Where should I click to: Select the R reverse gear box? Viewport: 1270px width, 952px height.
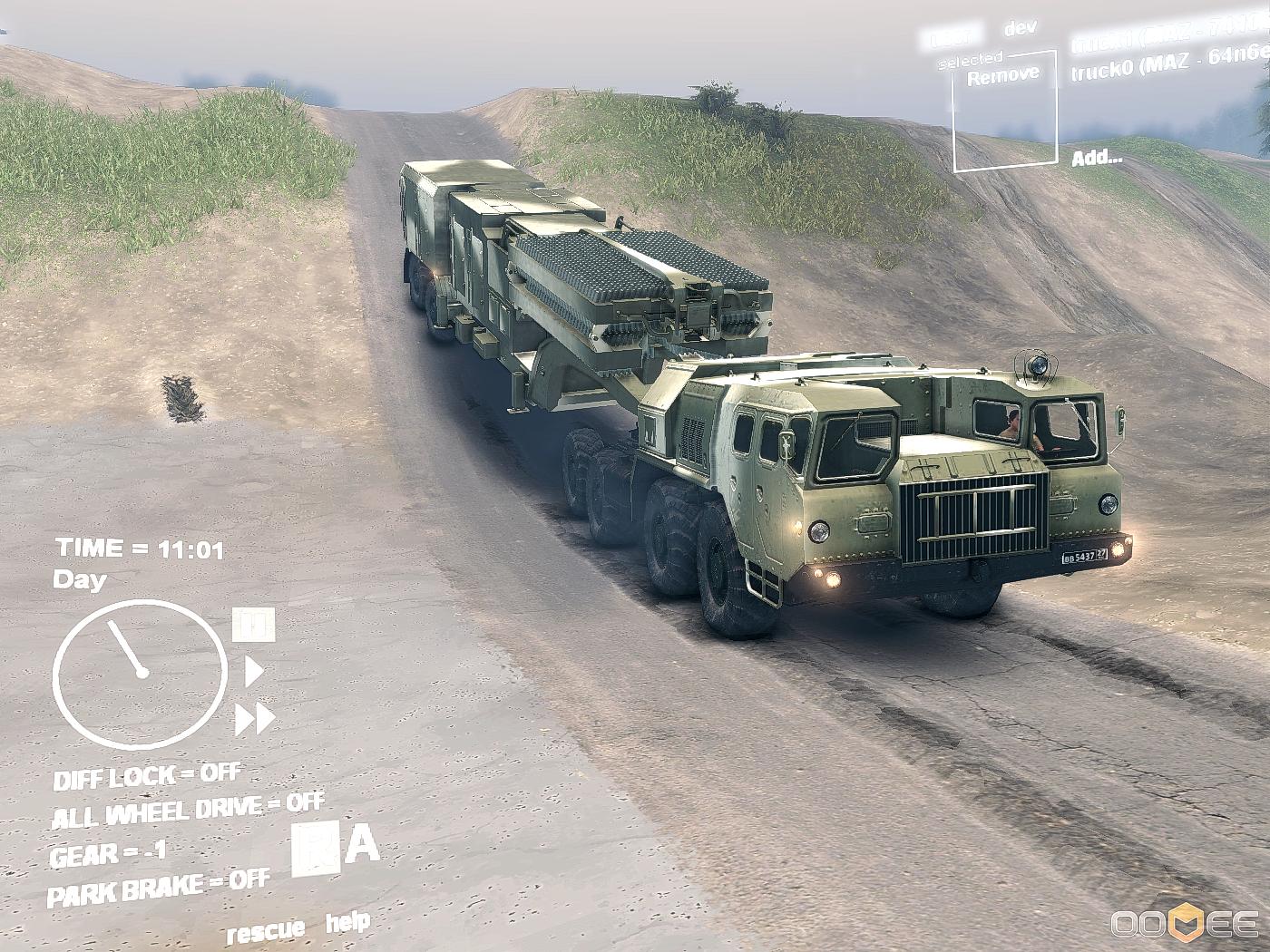click(315, 850)
